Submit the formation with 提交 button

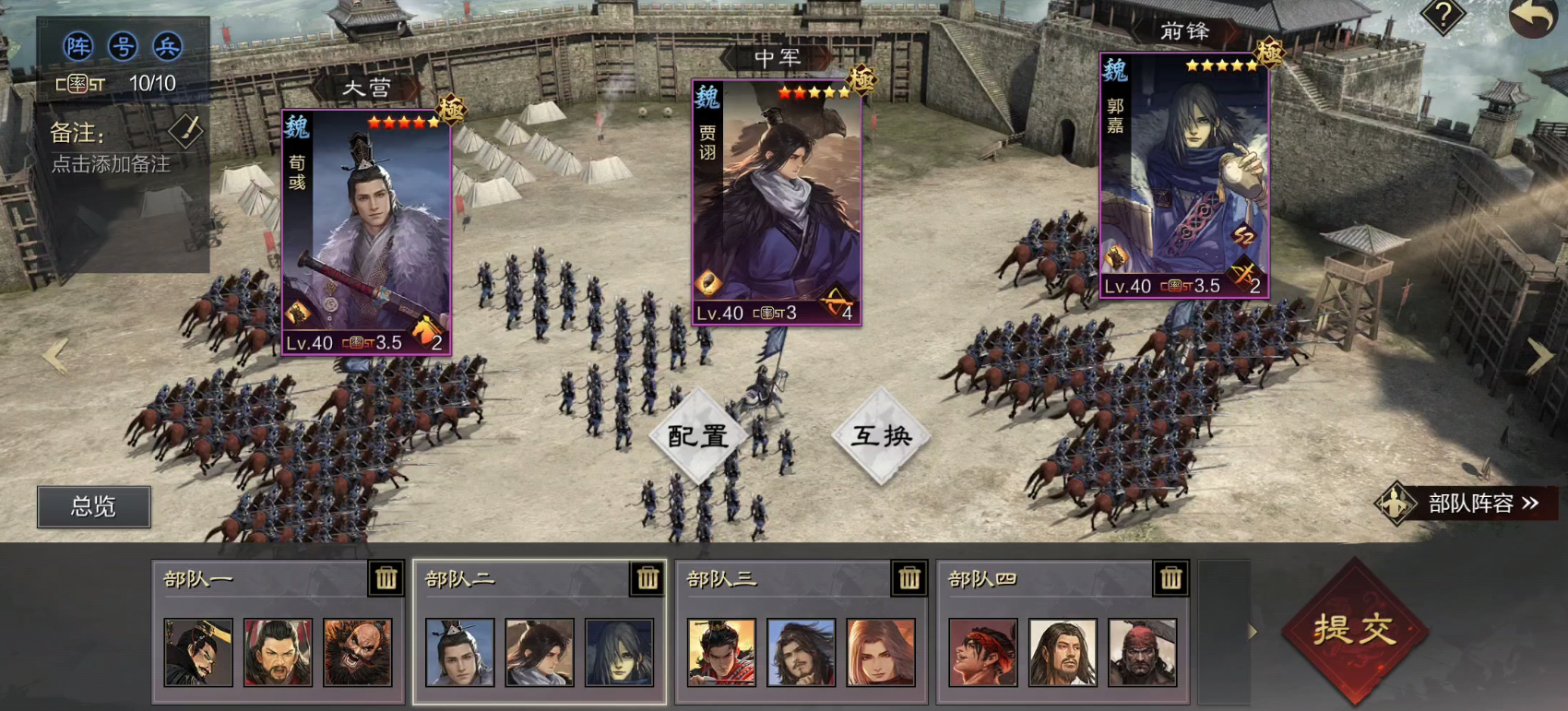pos(1353,630)
